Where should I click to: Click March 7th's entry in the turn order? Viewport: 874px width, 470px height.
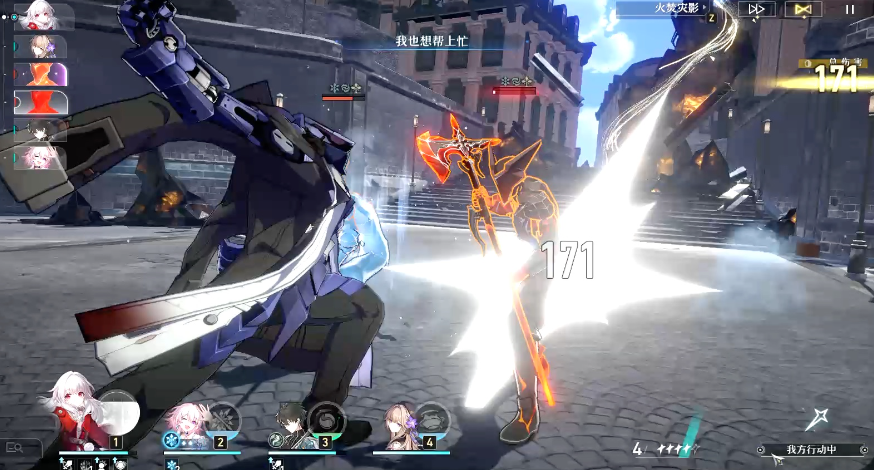pyautogui.click(x=40, y=158)
